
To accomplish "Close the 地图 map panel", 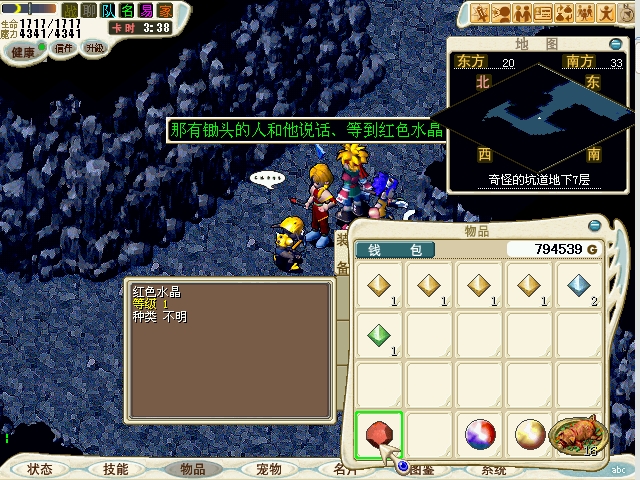I will tap(618, 44).
